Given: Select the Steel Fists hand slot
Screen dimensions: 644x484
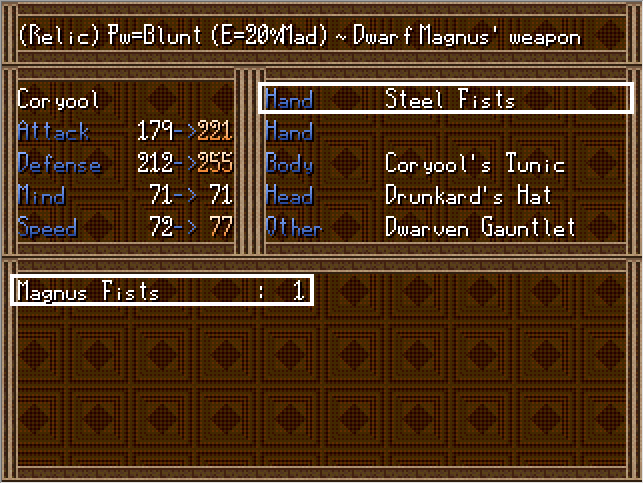Looking at the screenshot, I should point(446,99).
